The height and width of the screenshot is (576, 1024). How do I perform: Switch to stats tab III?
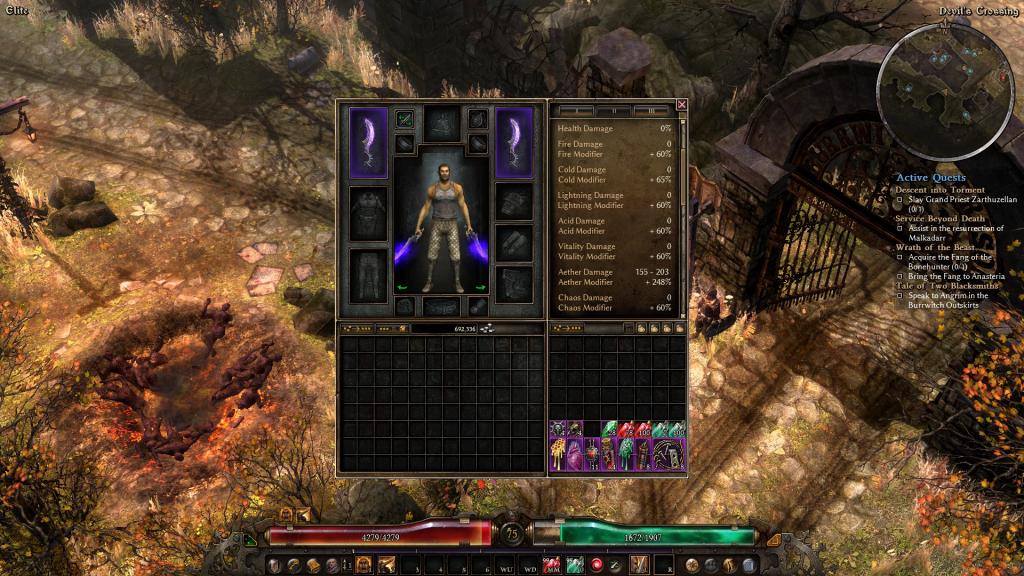coord(652,110)
